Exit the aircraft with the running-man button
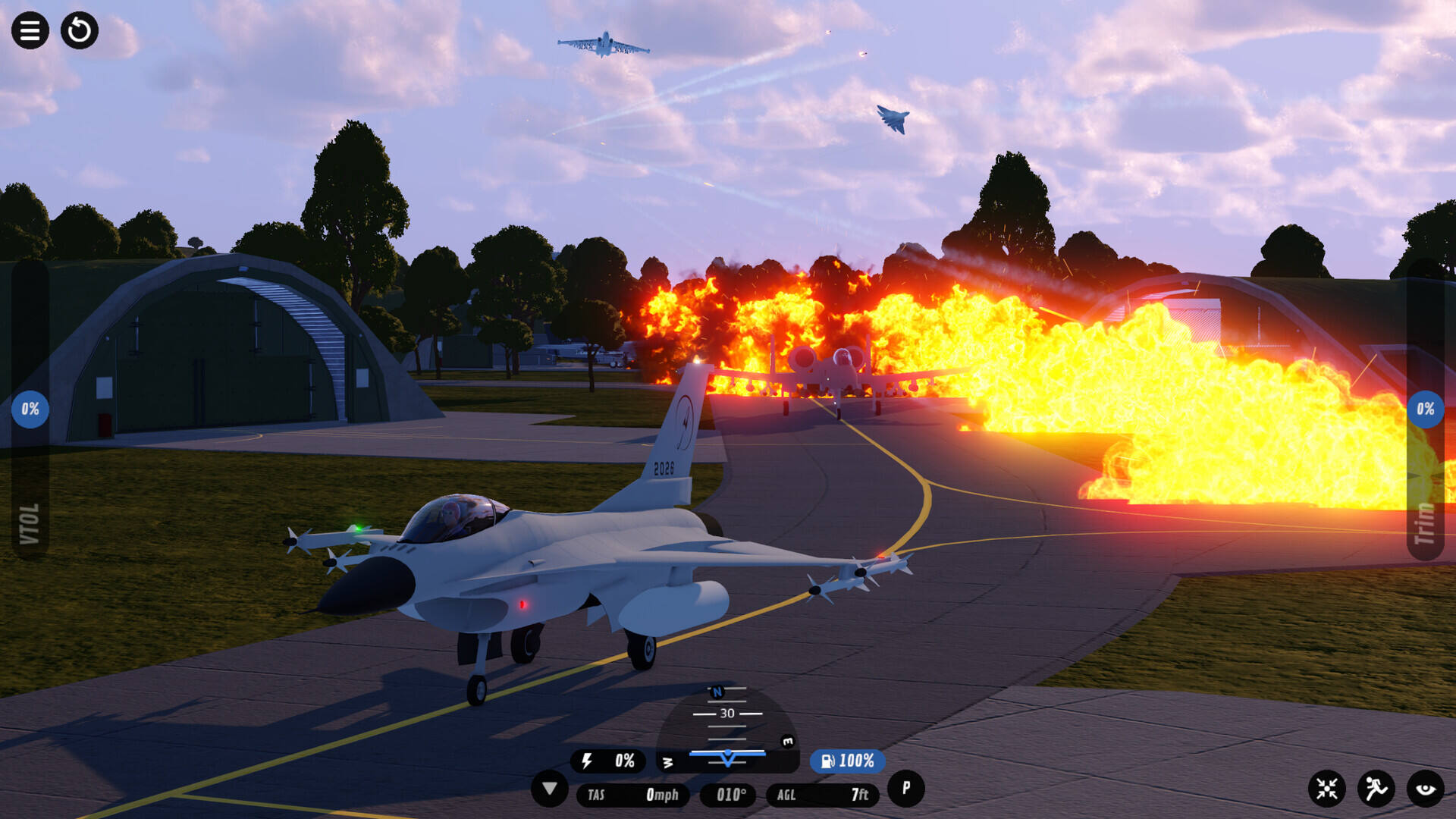Viewport: 1456px width, 819px height. pos(1376,789)
